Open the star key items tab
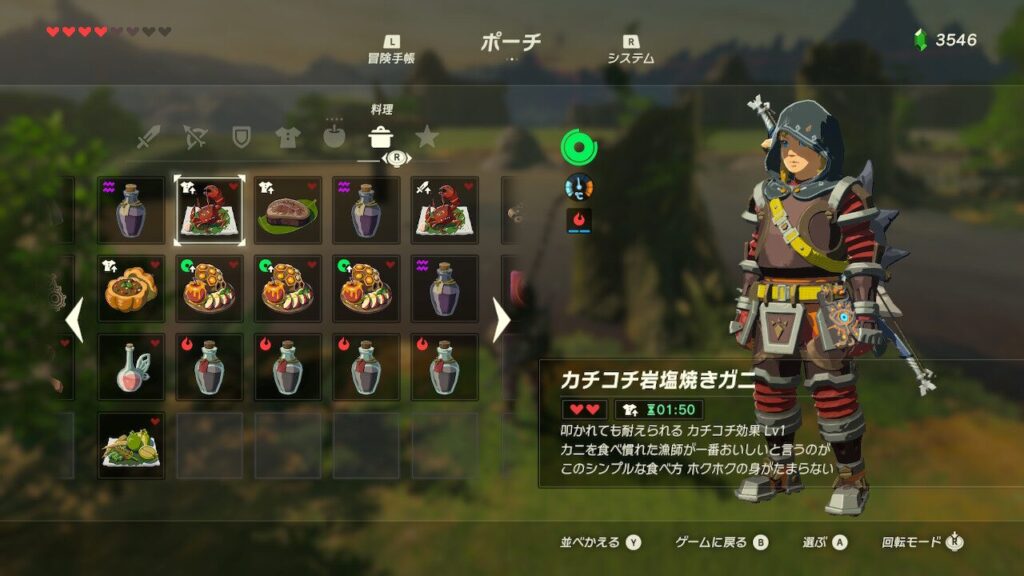The image size is (1024, 576). (427, 137)
